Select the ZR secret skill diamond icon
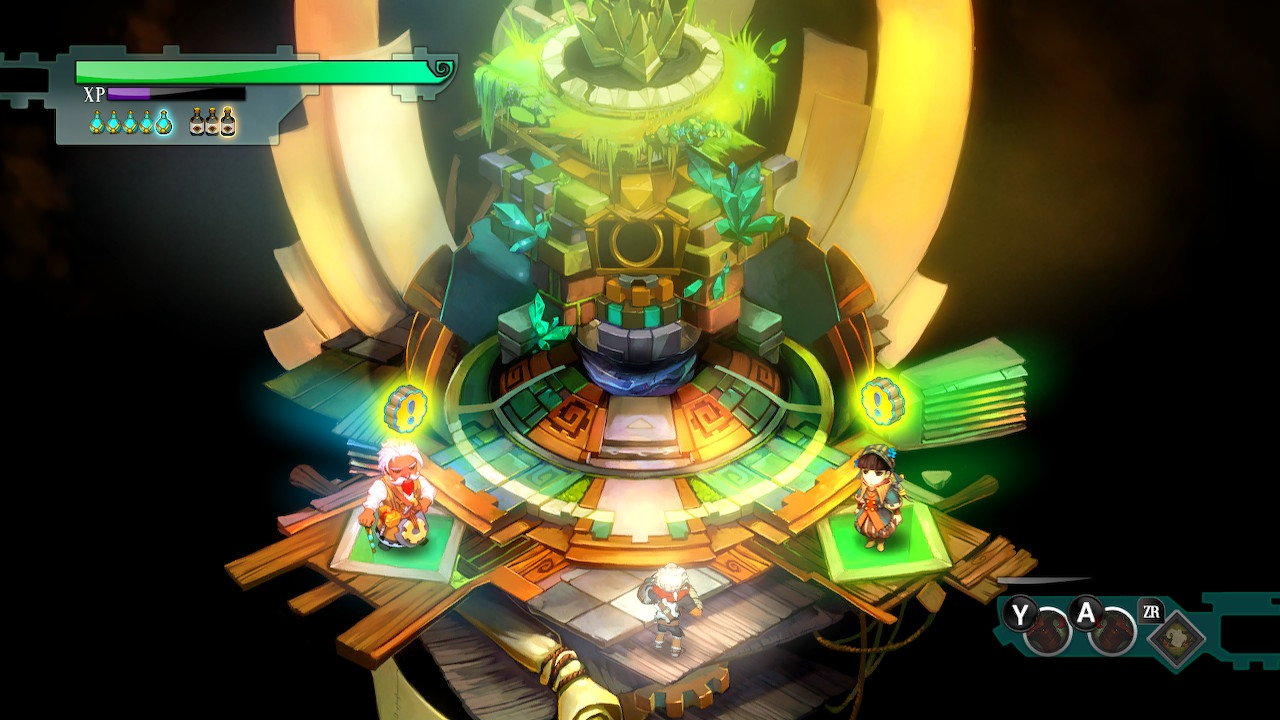The image size is (1280, 720). pos(1176,635)
